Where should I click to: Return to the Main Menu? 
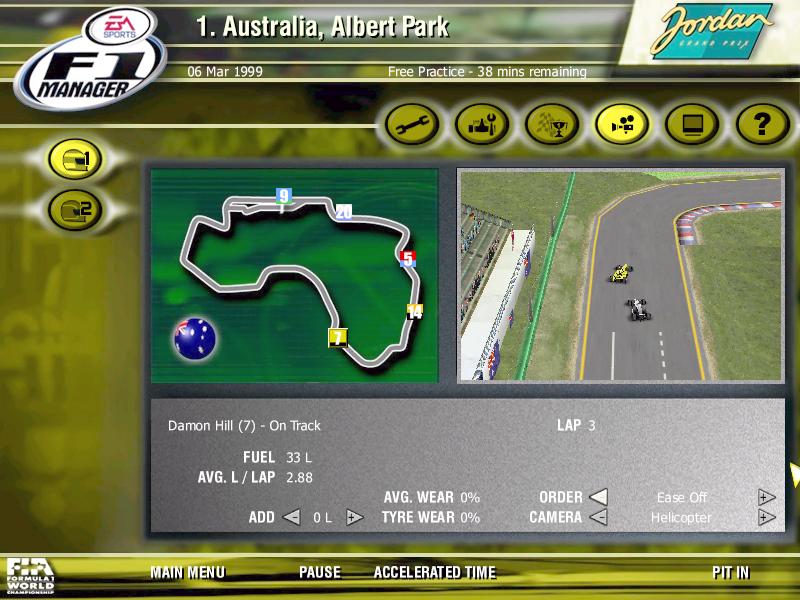coord(188,573)
